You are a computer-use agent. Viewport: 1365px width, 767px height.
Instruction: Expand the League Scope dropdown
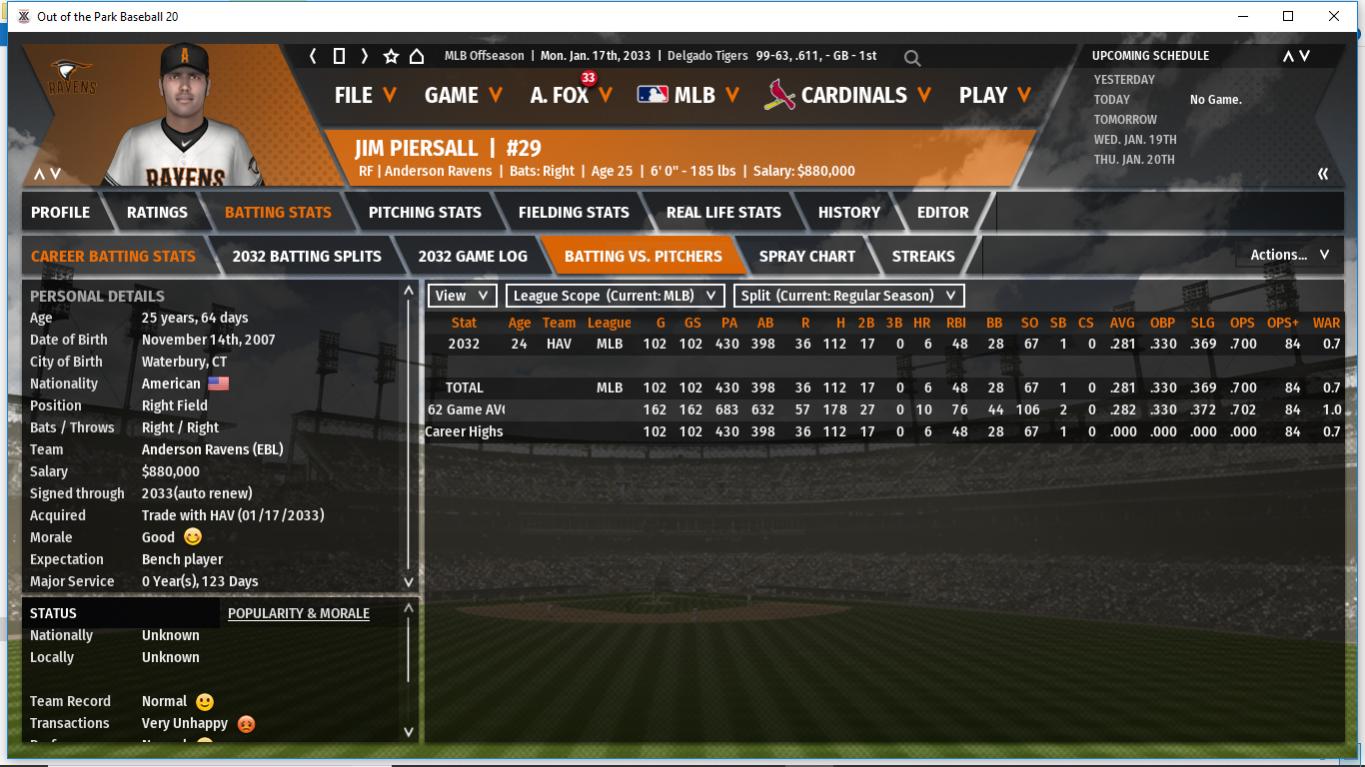(x=615, y=296)
